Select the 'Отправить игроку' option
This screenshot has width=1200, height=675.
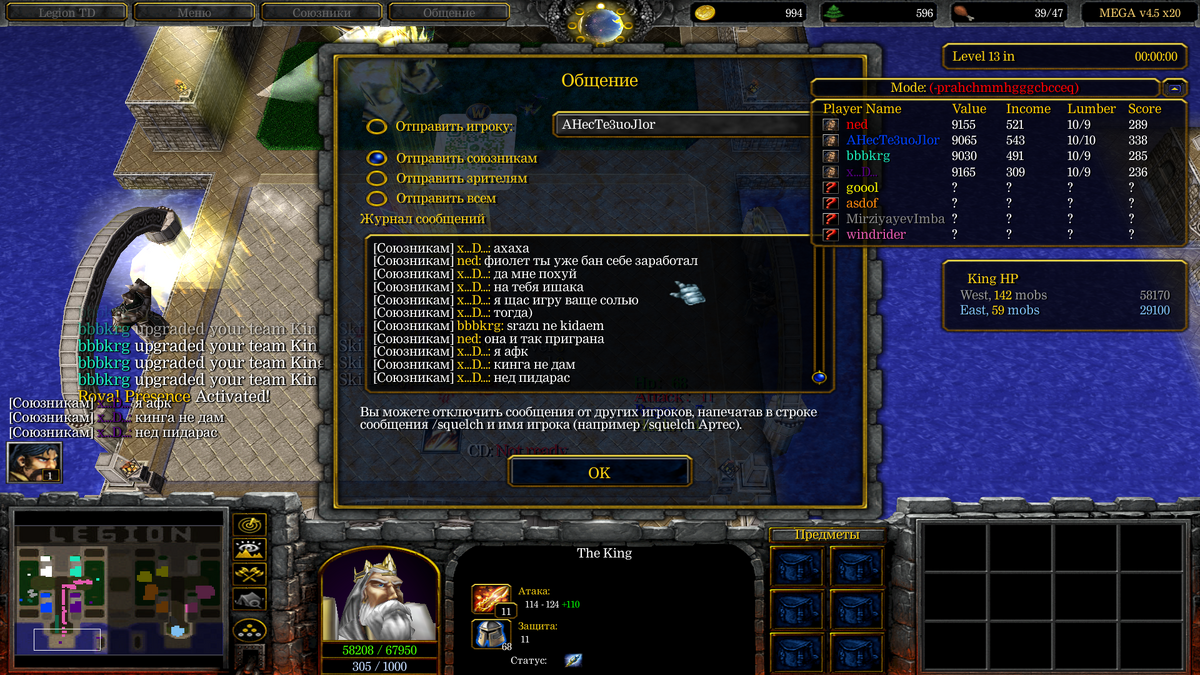pyautogui.click(x=377, y=127)
